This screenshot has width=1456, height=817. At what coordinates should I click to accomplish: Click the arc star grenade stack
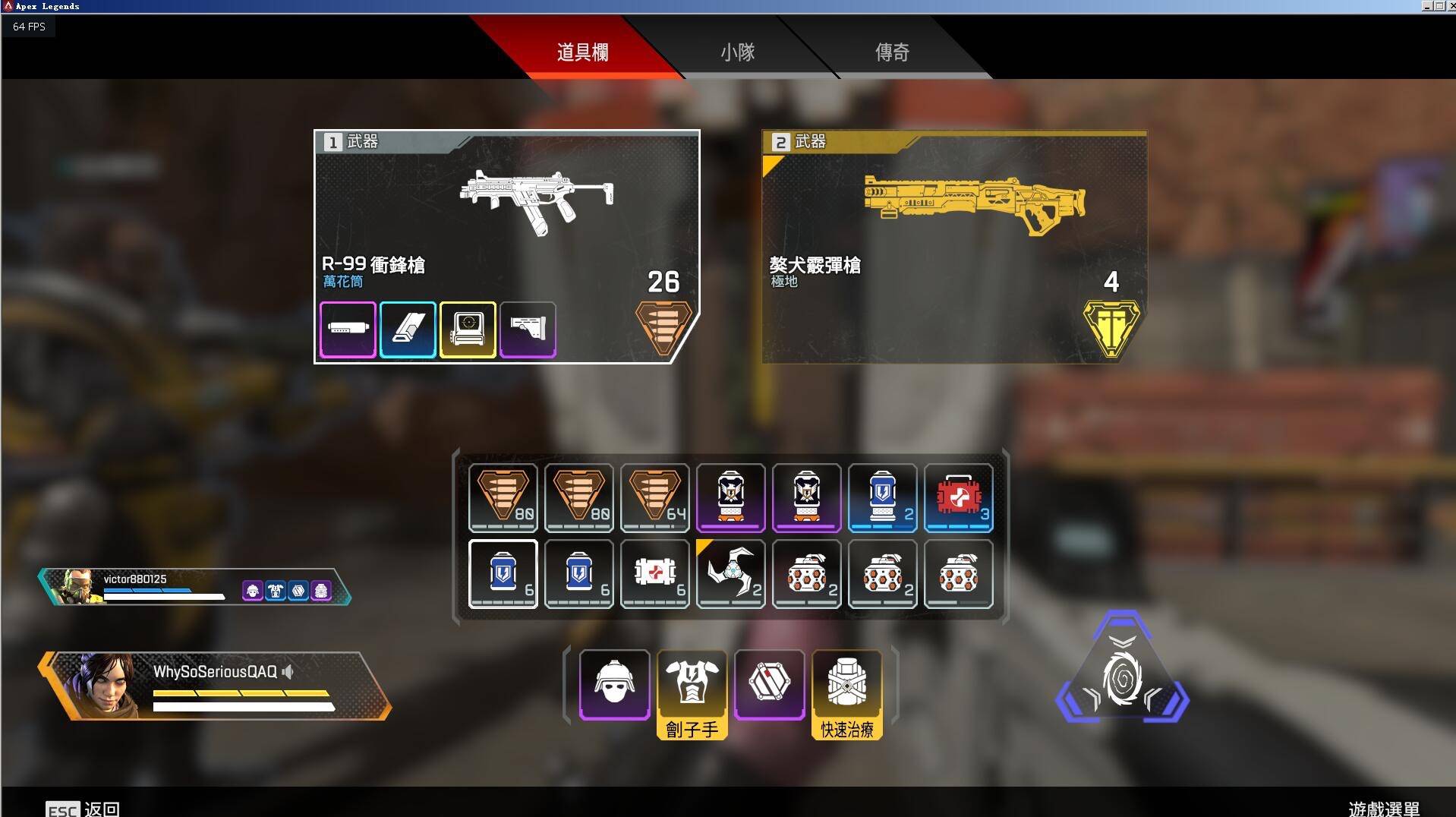tap(731, 574)
